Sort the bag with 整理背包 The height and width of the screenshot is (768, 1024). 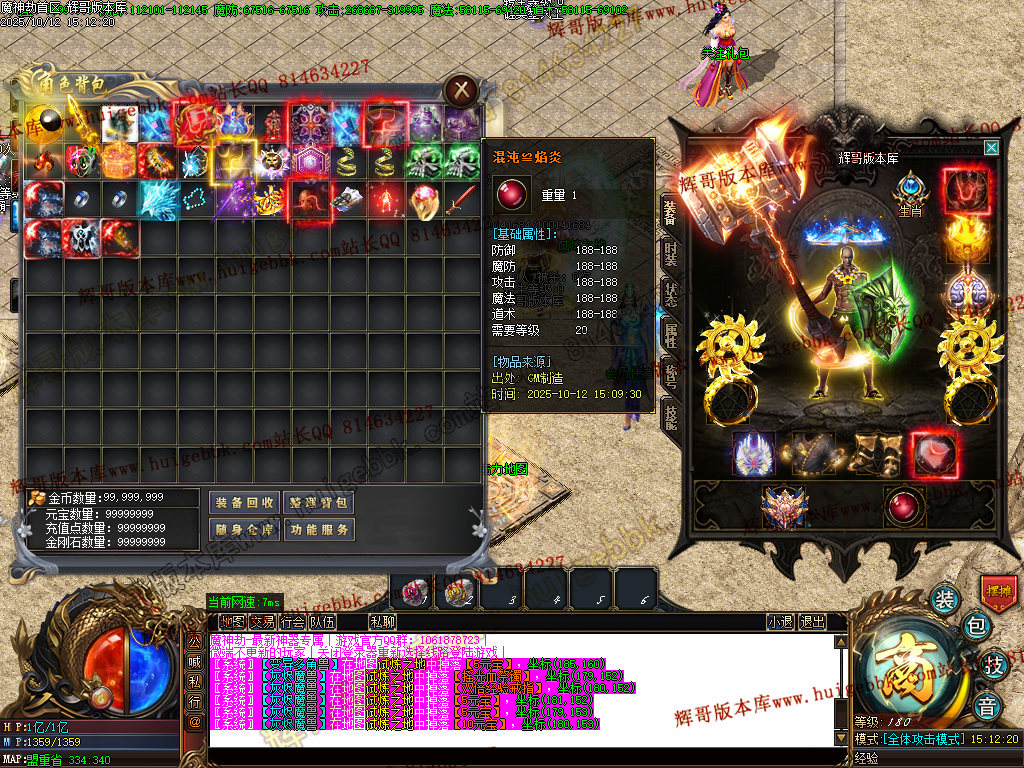[319, 502]
